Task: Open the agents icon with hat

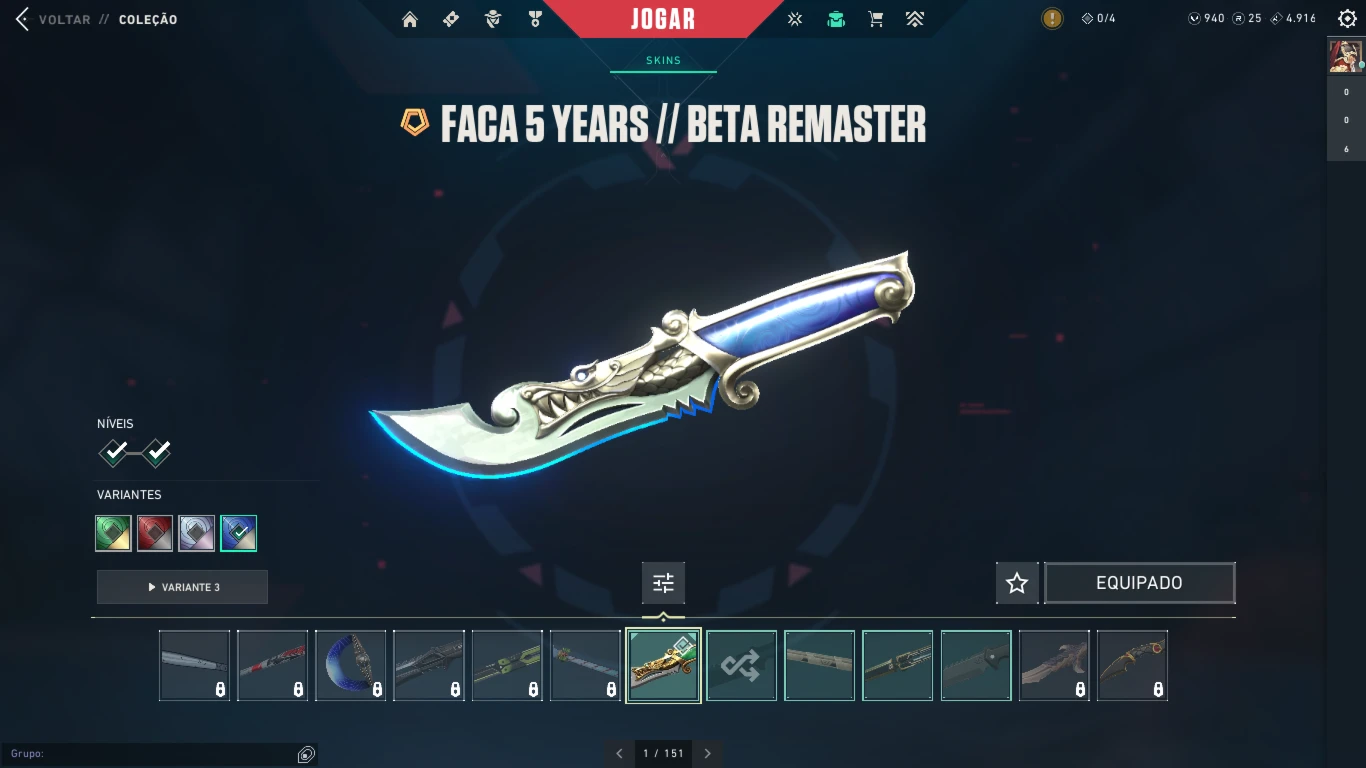Action: coord(492,19)
